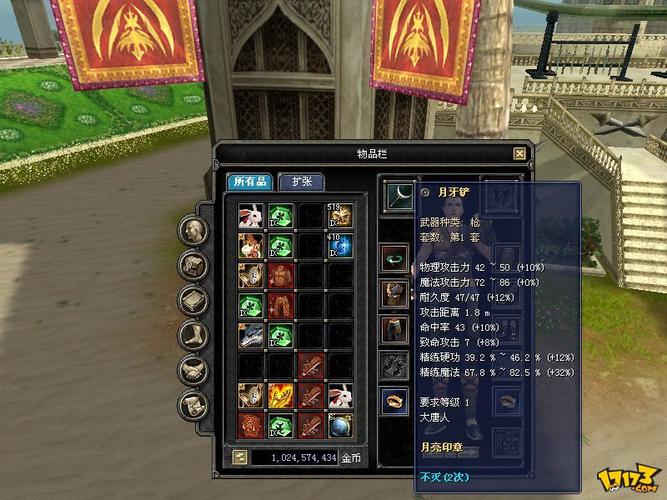Pick the white rabbit in top row
The image size is (667, 500).
pyautogui.click(x=250, y=216)
